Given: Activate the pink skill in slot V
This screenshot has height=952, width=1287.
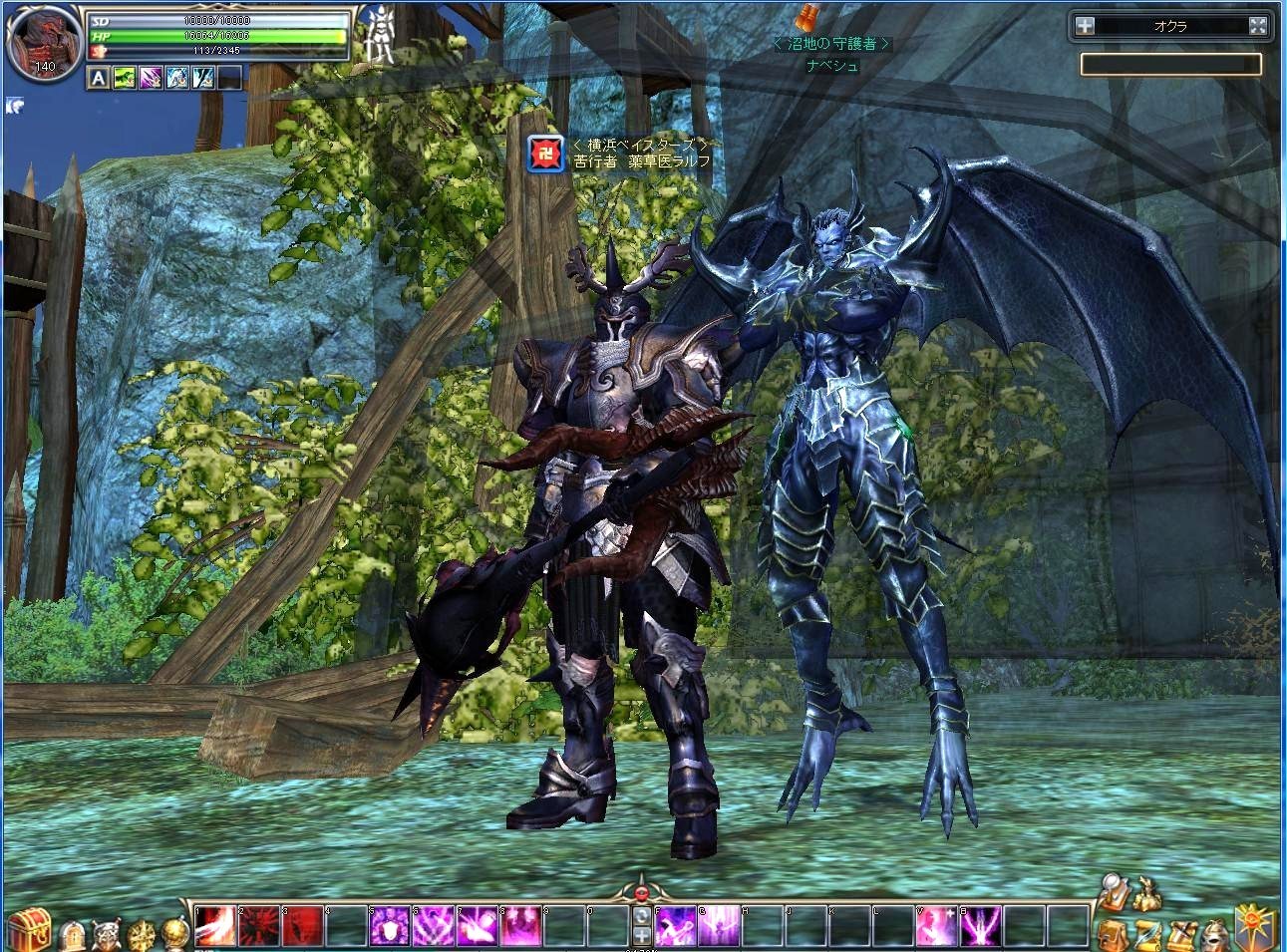Looking at the screenshot, I should 933,926.
